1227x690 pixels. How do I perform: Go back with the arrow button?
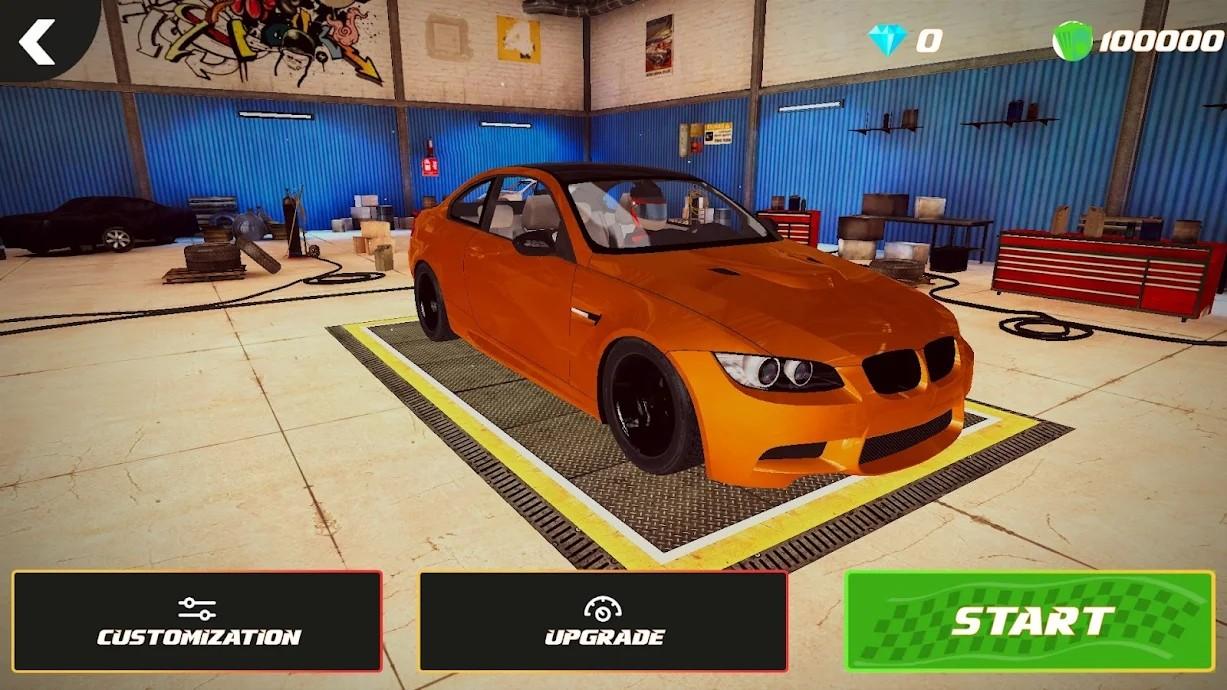click(38, 40)
